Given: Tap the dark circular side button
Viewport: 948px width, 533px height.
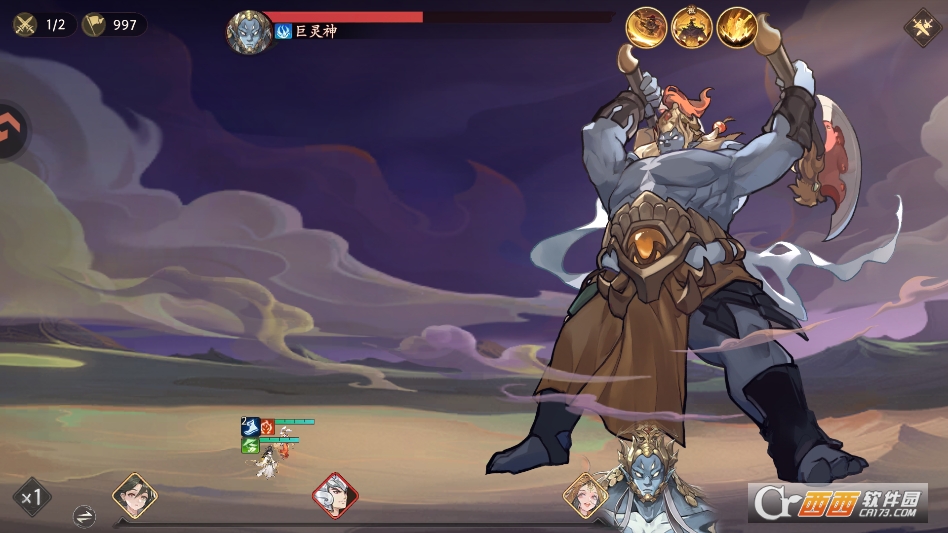Looking at the screenshot, I should coord(12,129).
